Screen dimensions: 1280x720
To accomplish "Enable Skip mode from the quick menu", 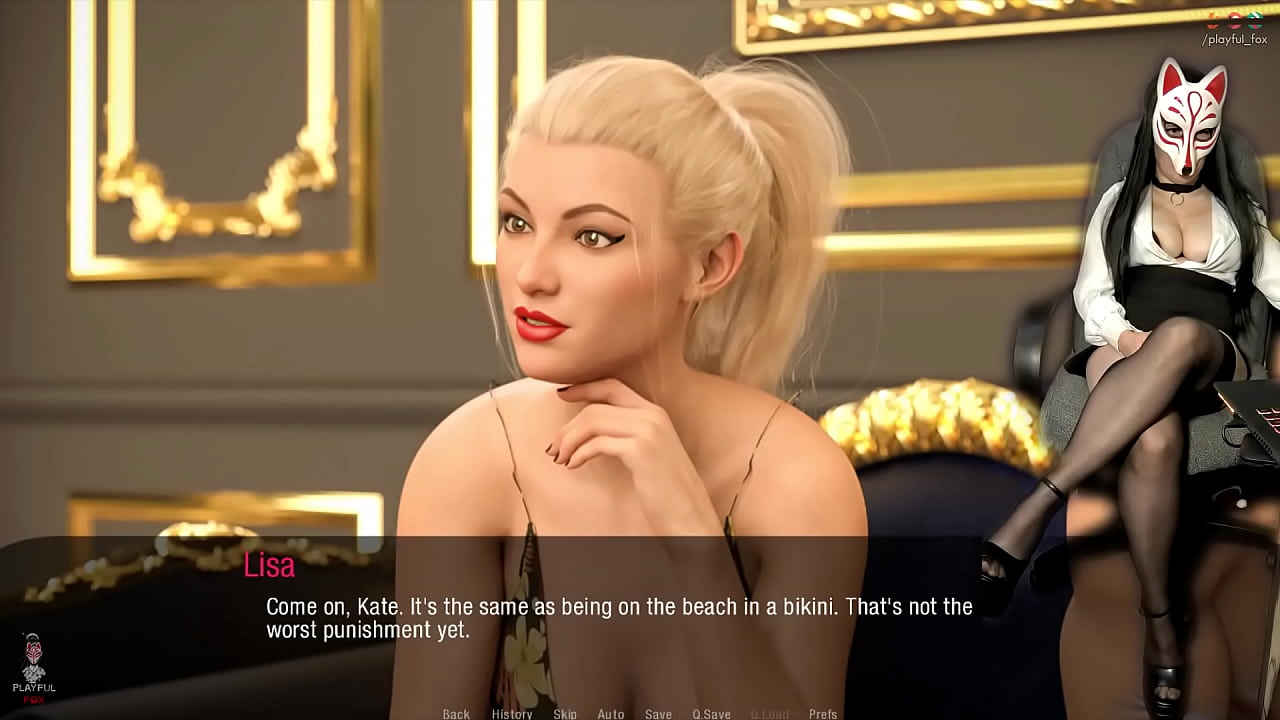I will coord(564,714).
